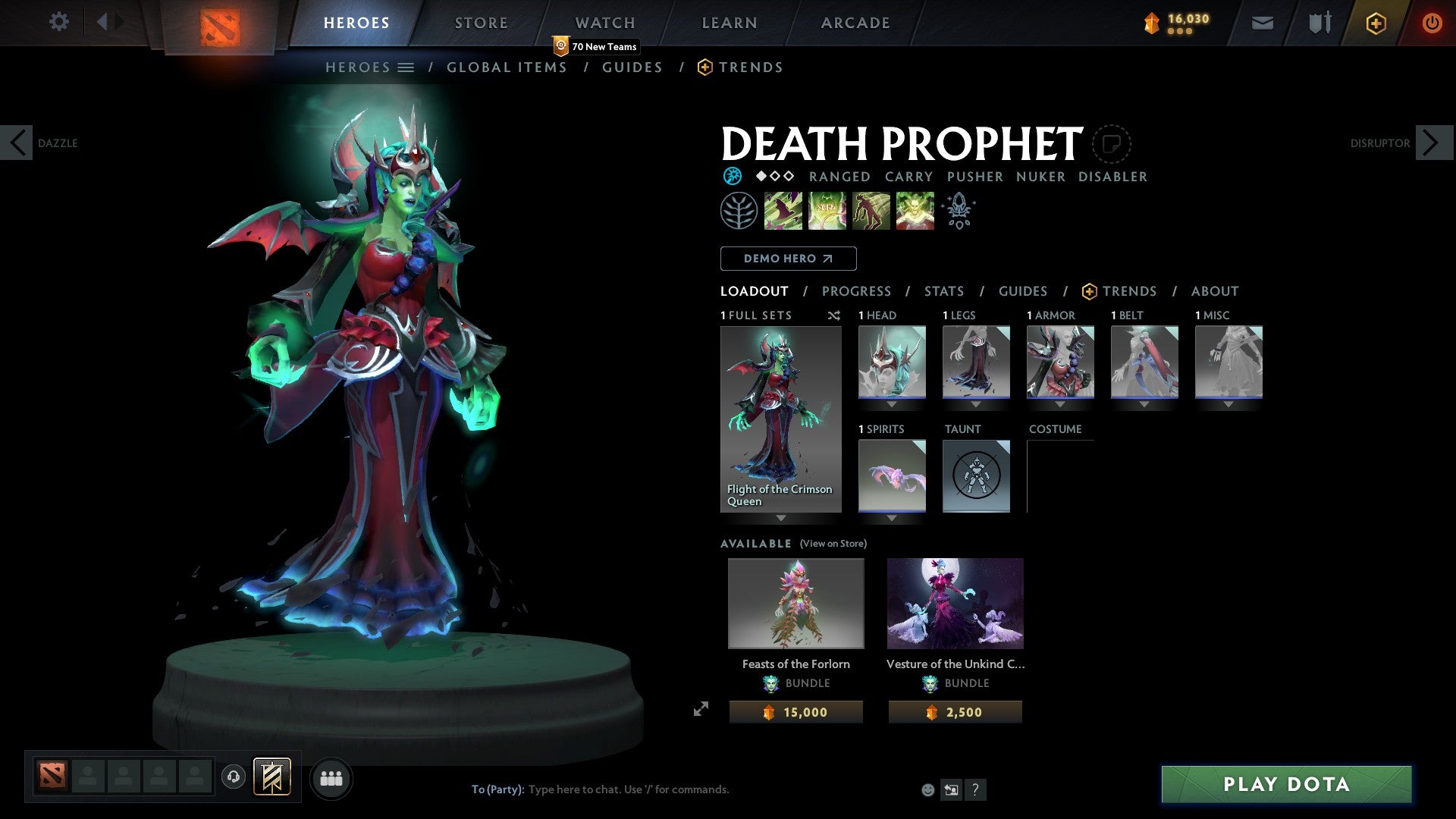Viewport: 1456px width, 819px height.
Task: Open the Armory shield-and-sword icon
Action: point(1319,23)
